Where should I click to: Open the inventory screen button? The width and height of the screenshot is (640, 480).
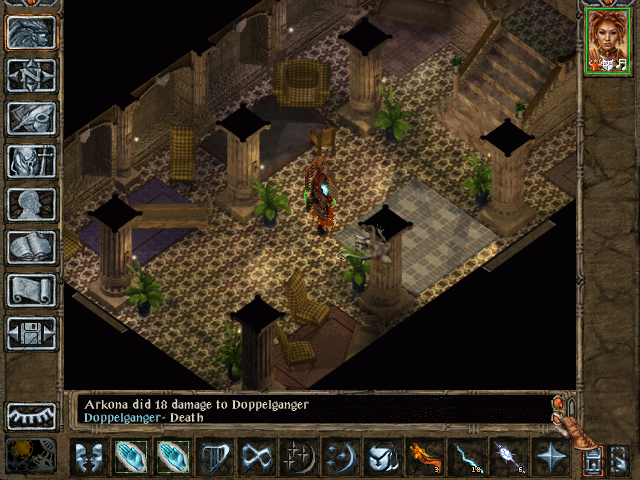32,161
